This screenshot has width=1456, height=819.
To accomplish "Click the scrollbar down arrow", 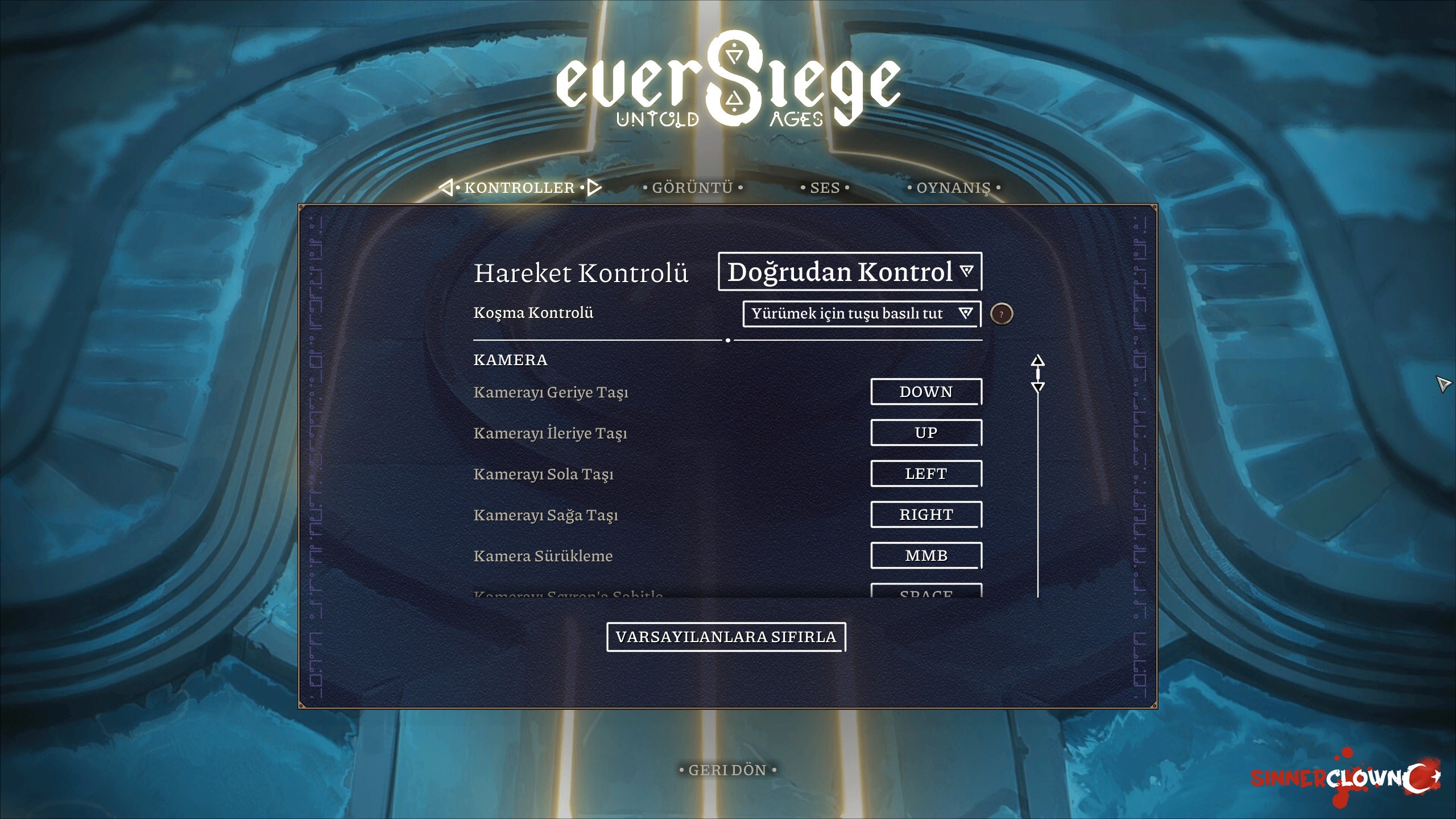I will tap(1039, 387).
